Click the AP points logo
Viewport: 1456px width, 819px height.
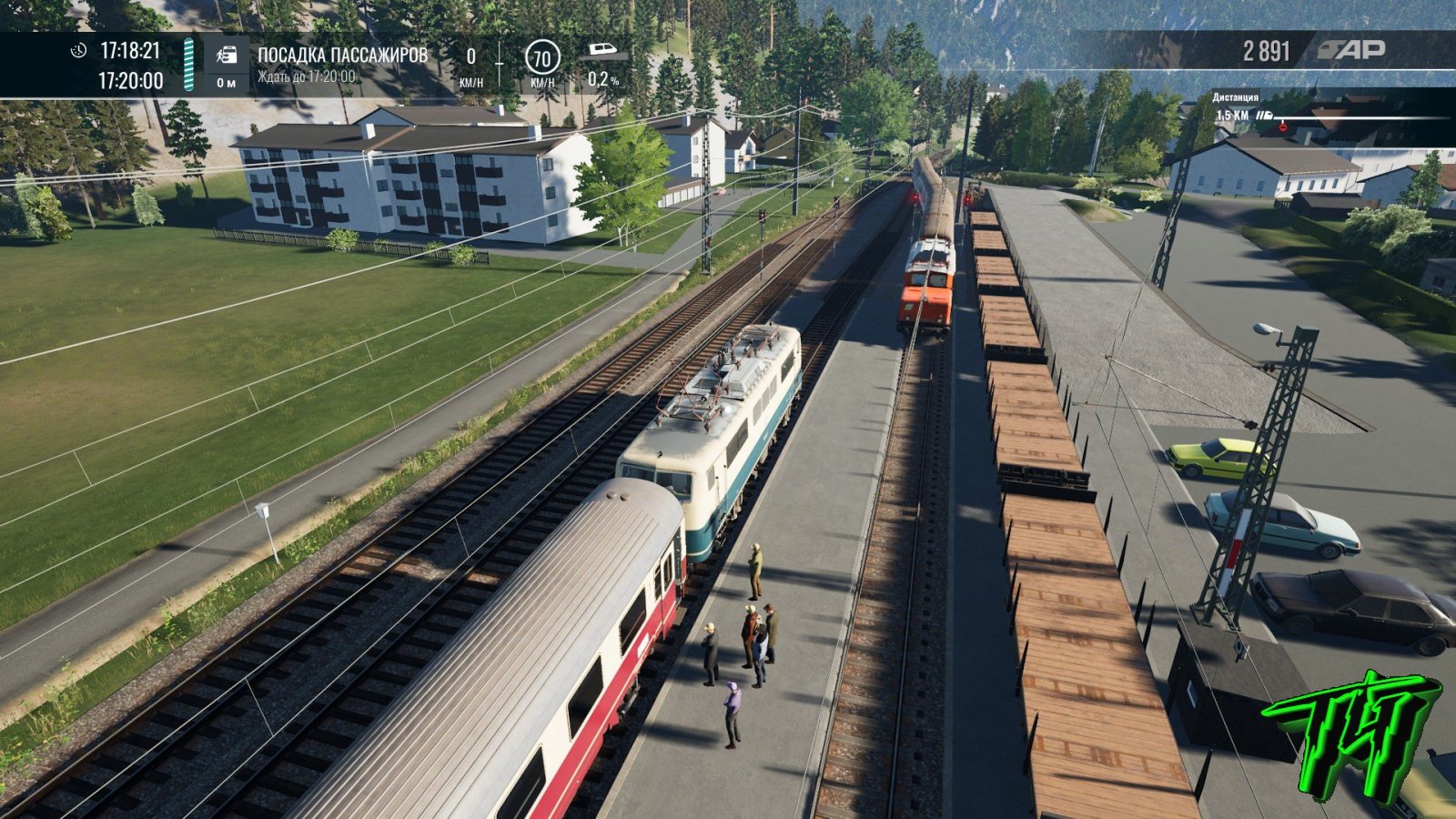[1351, 51]
